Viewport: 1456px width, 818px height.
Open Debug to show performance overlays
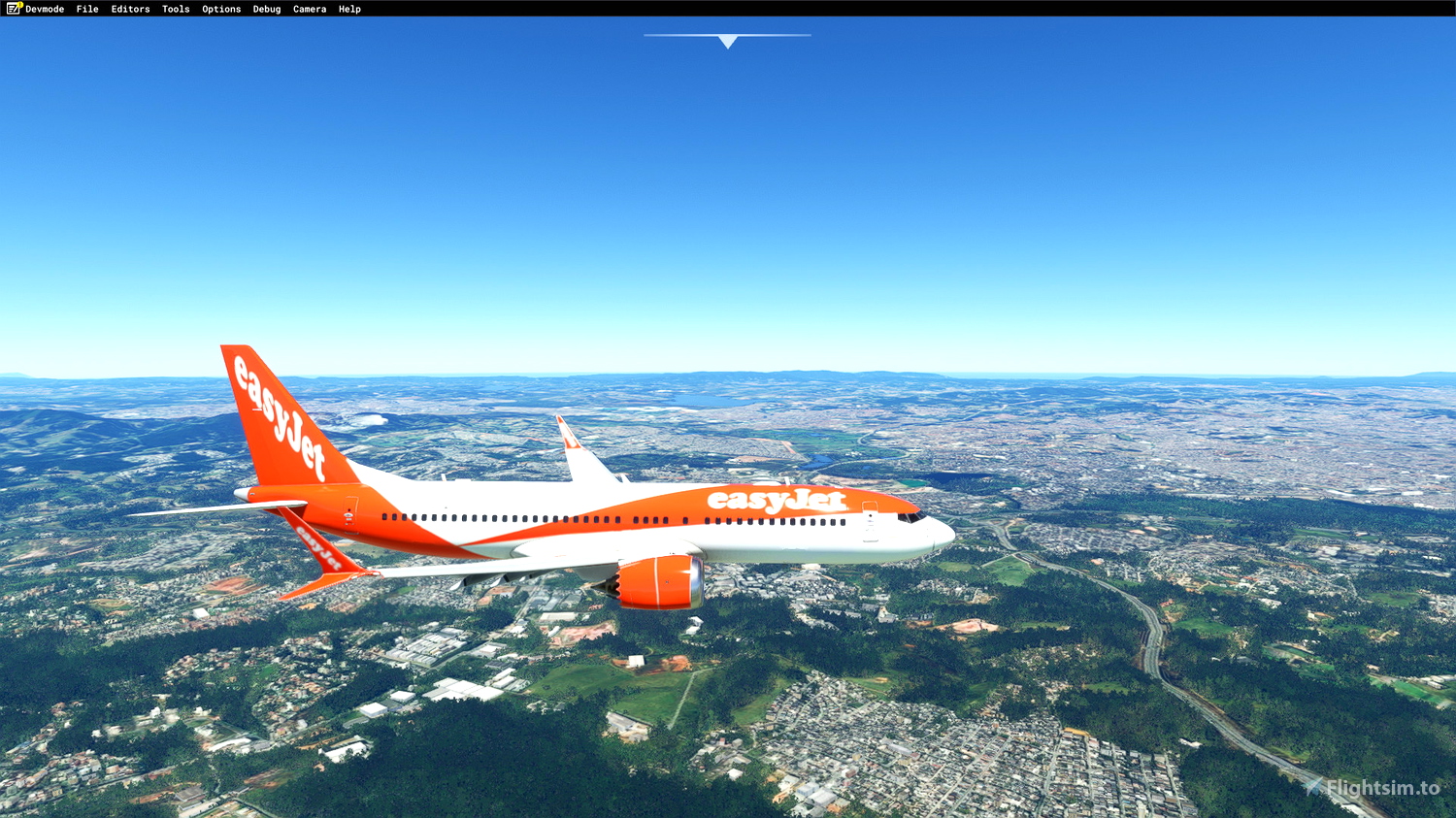point(266,9)
